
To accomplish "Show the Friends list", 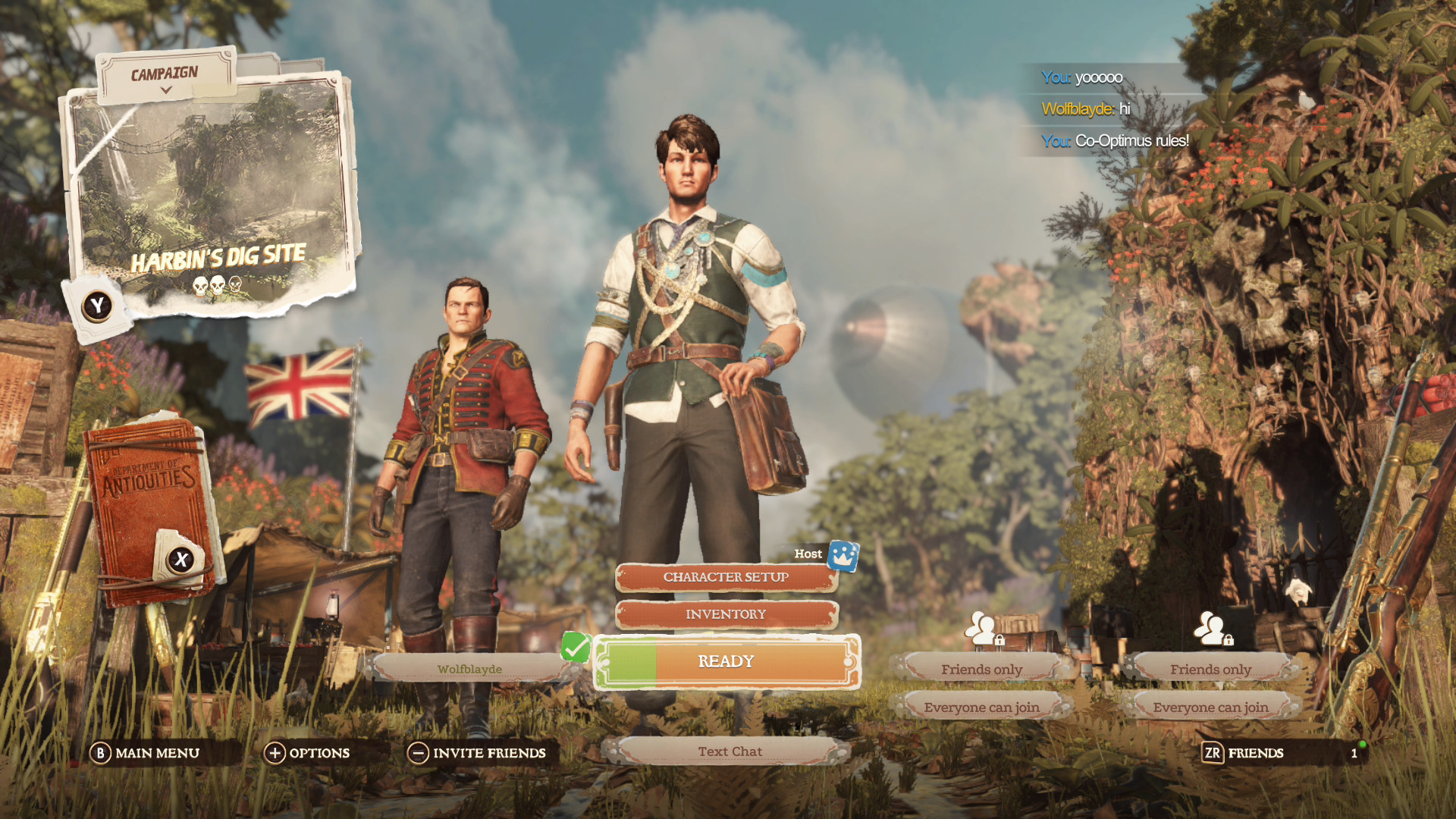I will (1244, 753).
